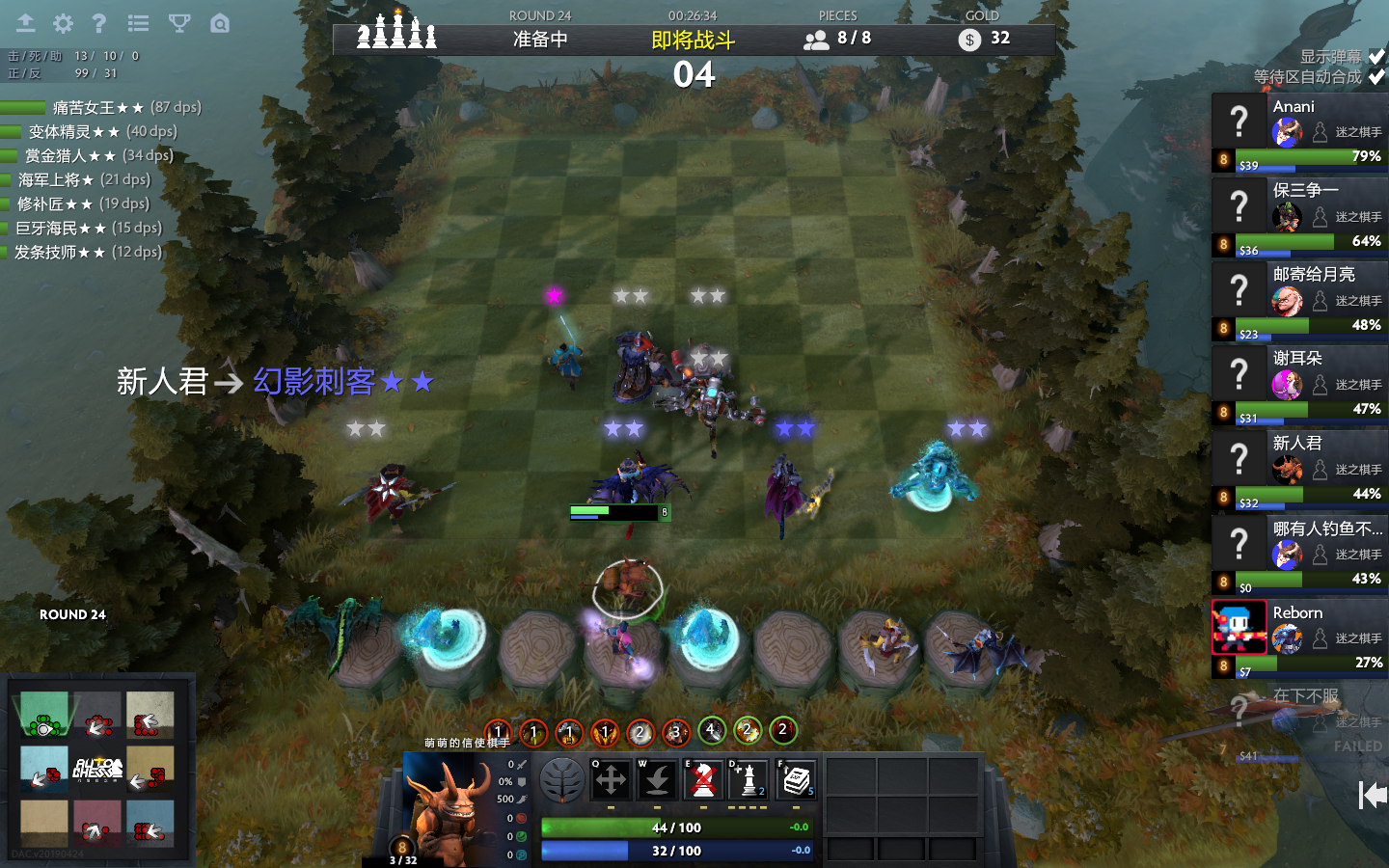
Task: Click the upload arrow icon
Action: click(25, 23)
